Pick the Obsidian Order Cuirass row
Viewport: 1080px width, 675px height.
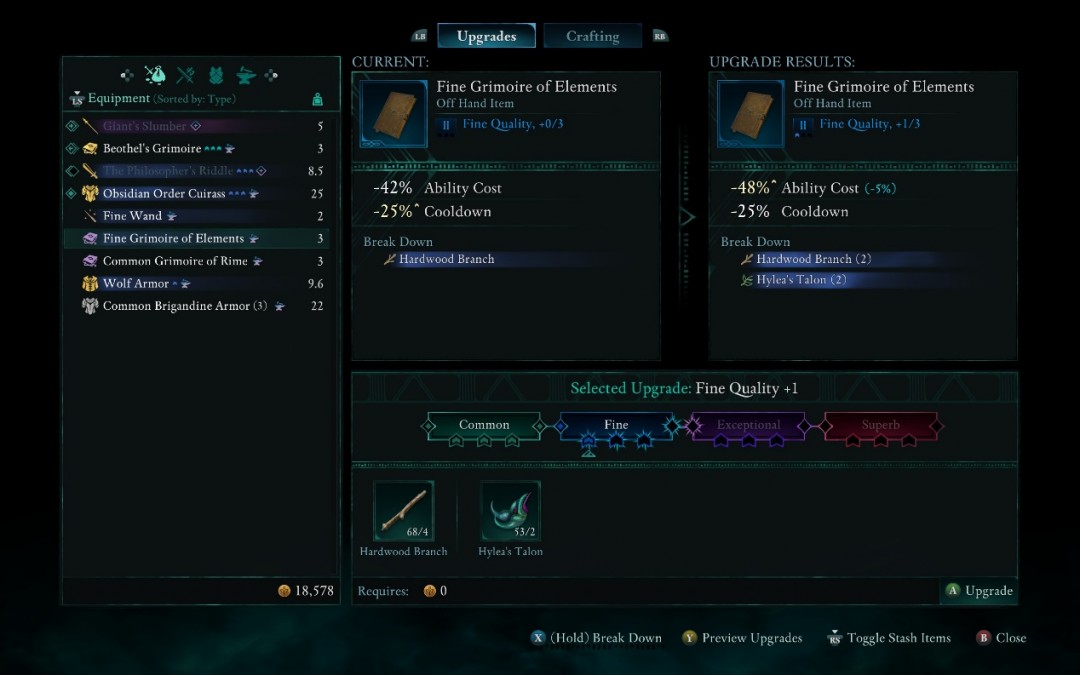tap(164, 194)
